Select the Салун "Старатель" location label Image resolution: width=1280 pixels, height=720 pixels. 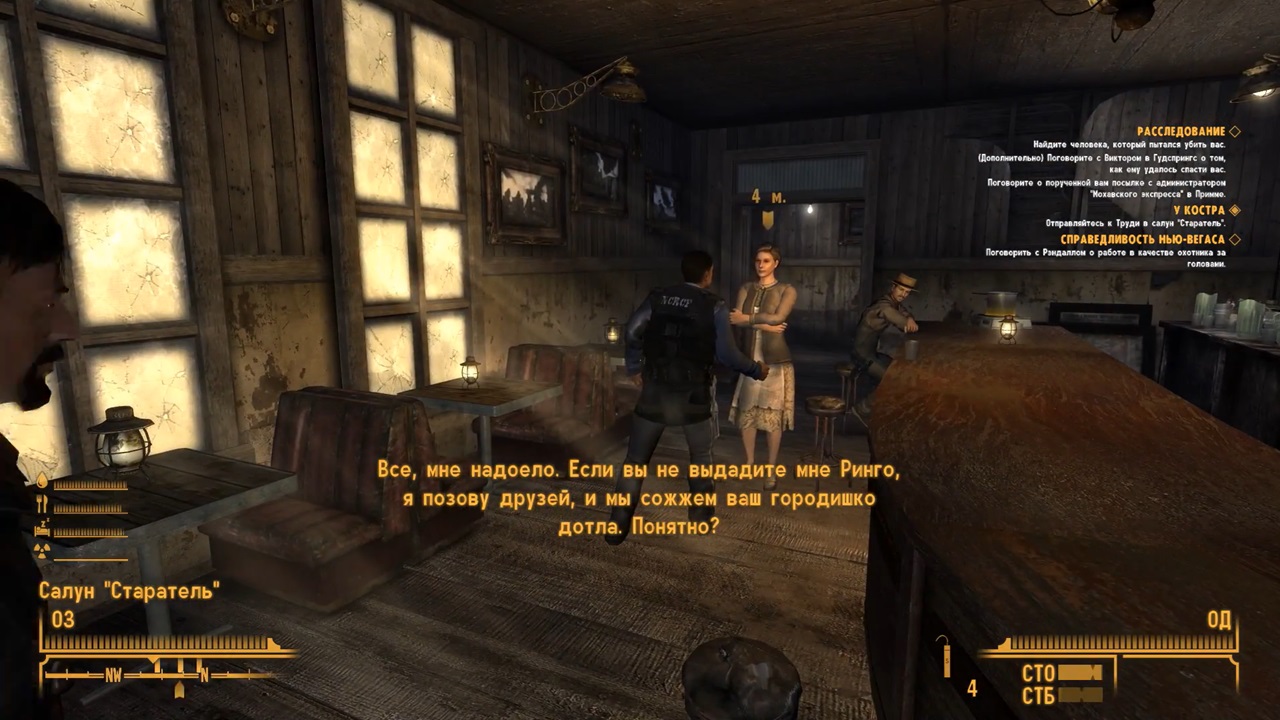tap(130, 590)
